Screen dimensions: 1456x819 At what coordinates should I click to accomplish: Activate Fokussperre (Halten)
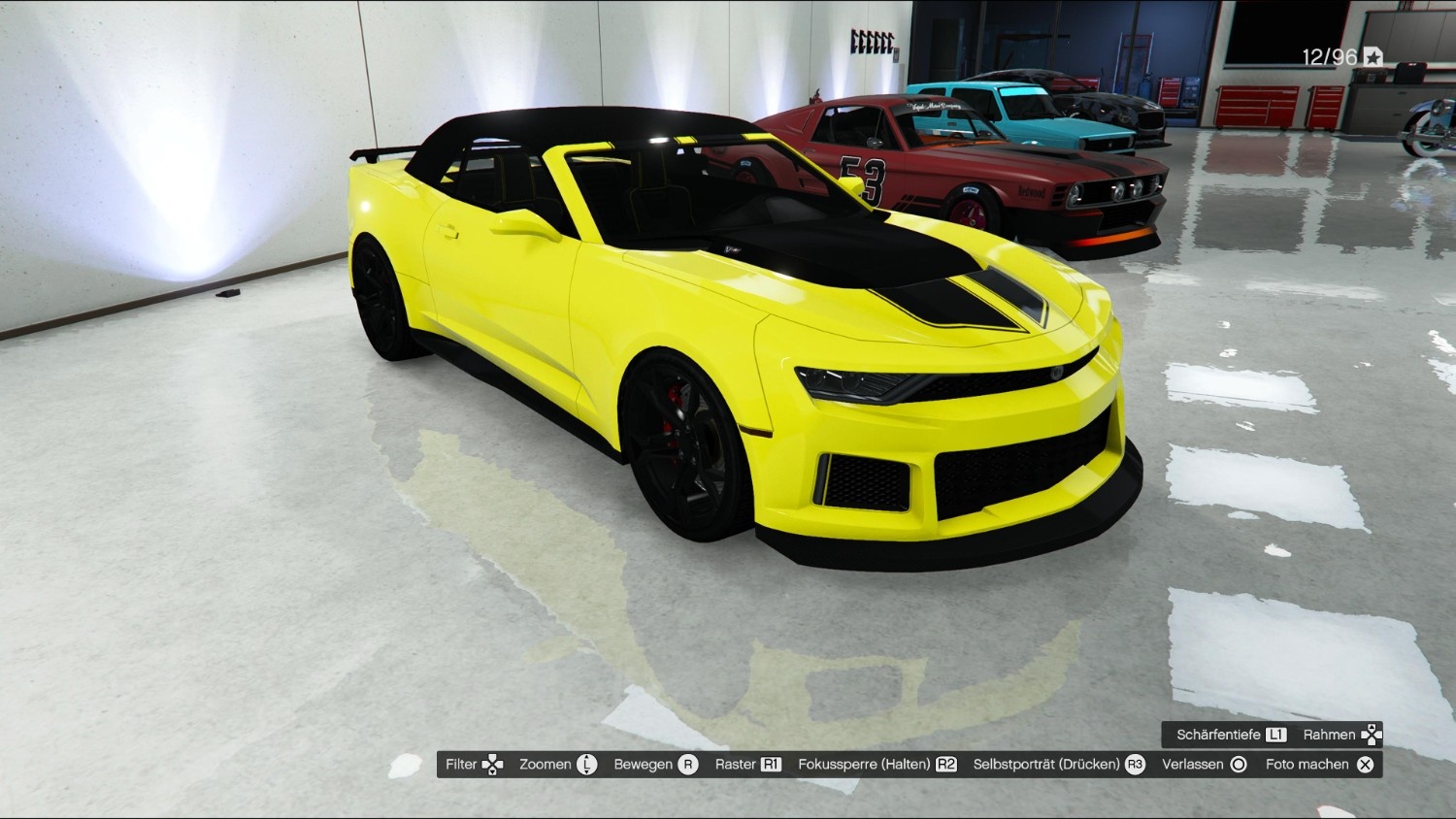pos(876,765)
